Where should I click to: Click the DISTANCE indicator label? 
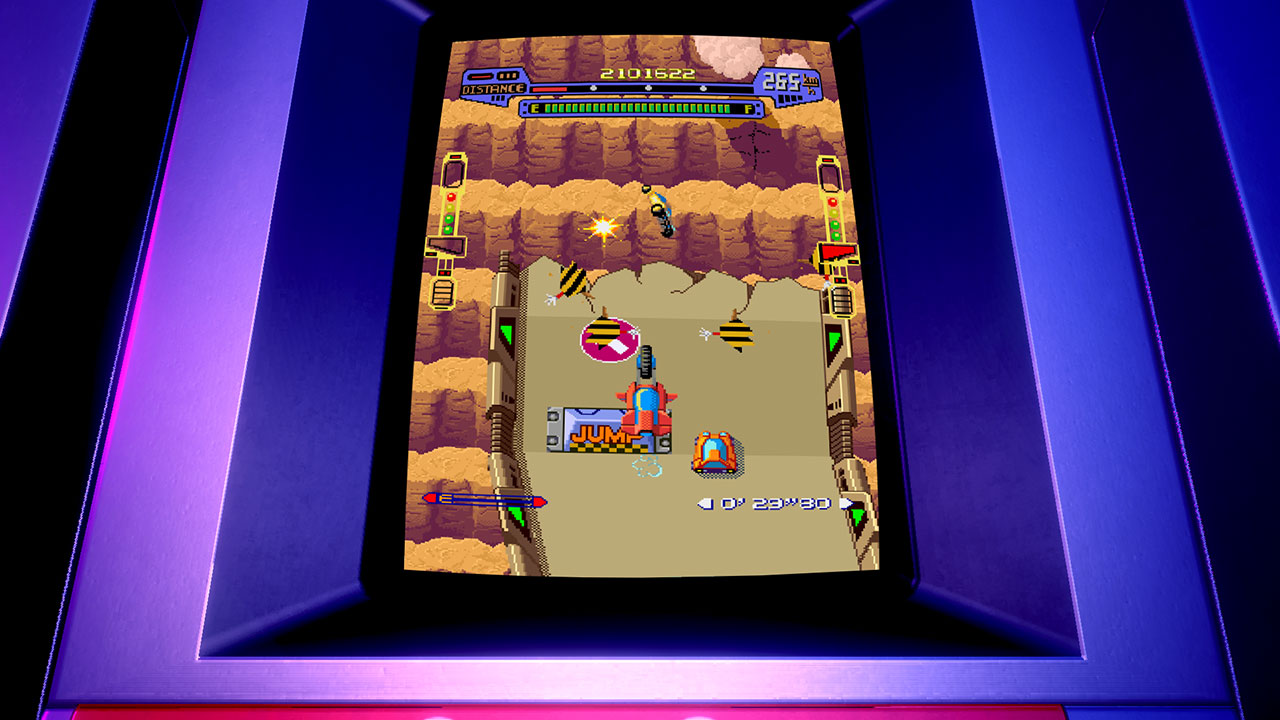pos(492,87)
